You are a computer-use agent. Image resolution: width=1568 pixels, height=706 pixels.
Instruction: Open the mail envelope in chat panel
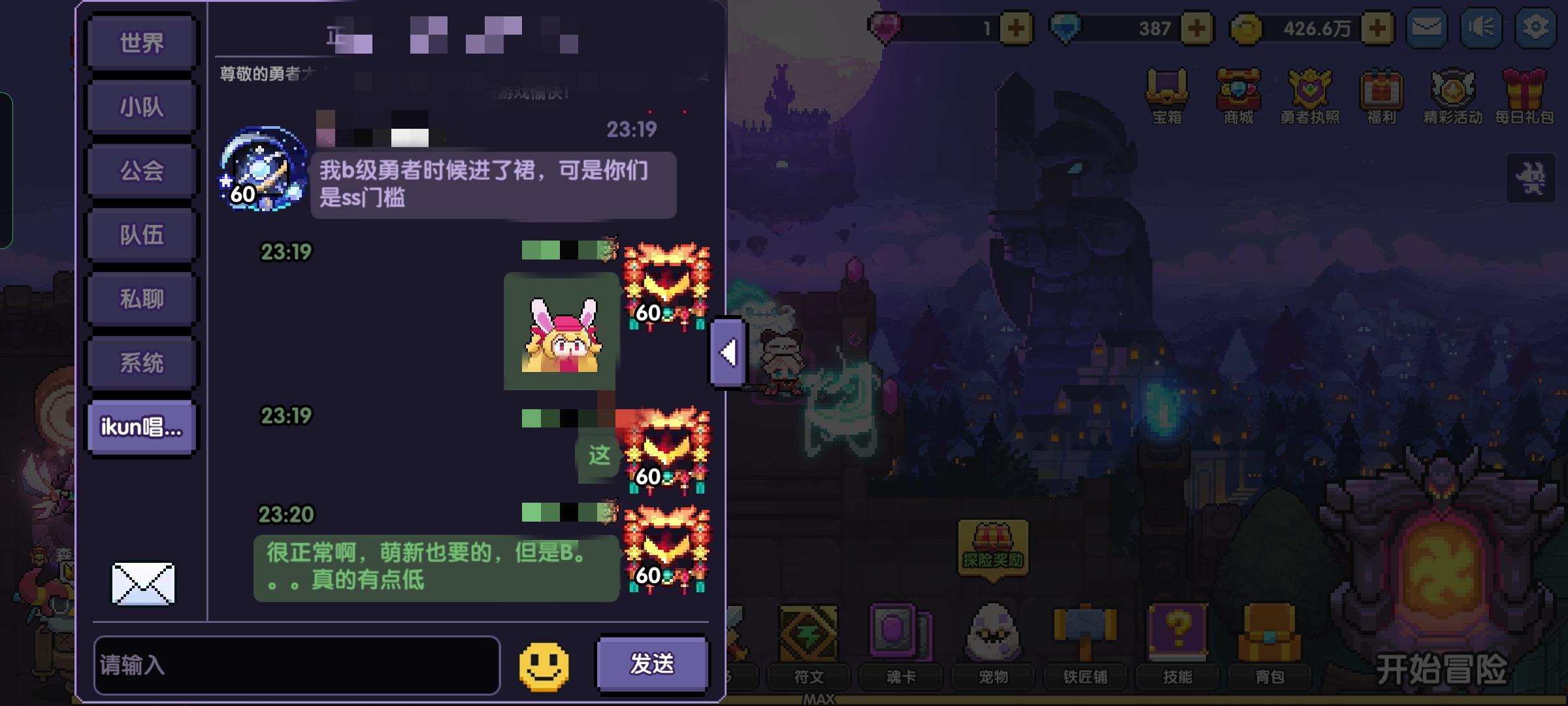141,585
